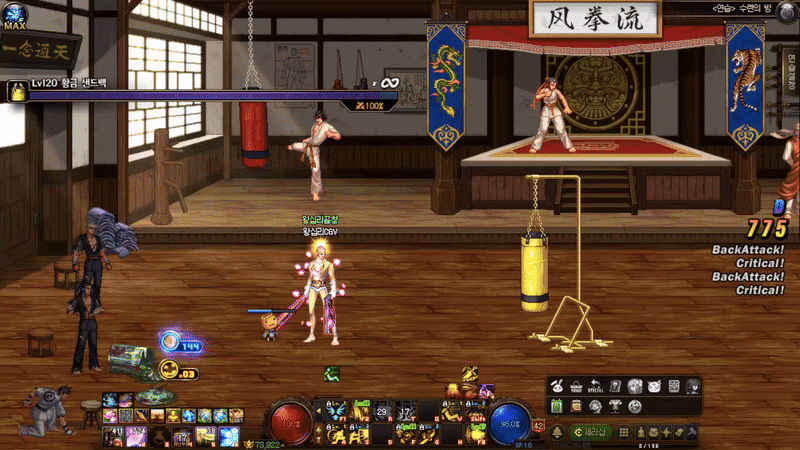Click the question mark card icon

click(x=616, y=386)
